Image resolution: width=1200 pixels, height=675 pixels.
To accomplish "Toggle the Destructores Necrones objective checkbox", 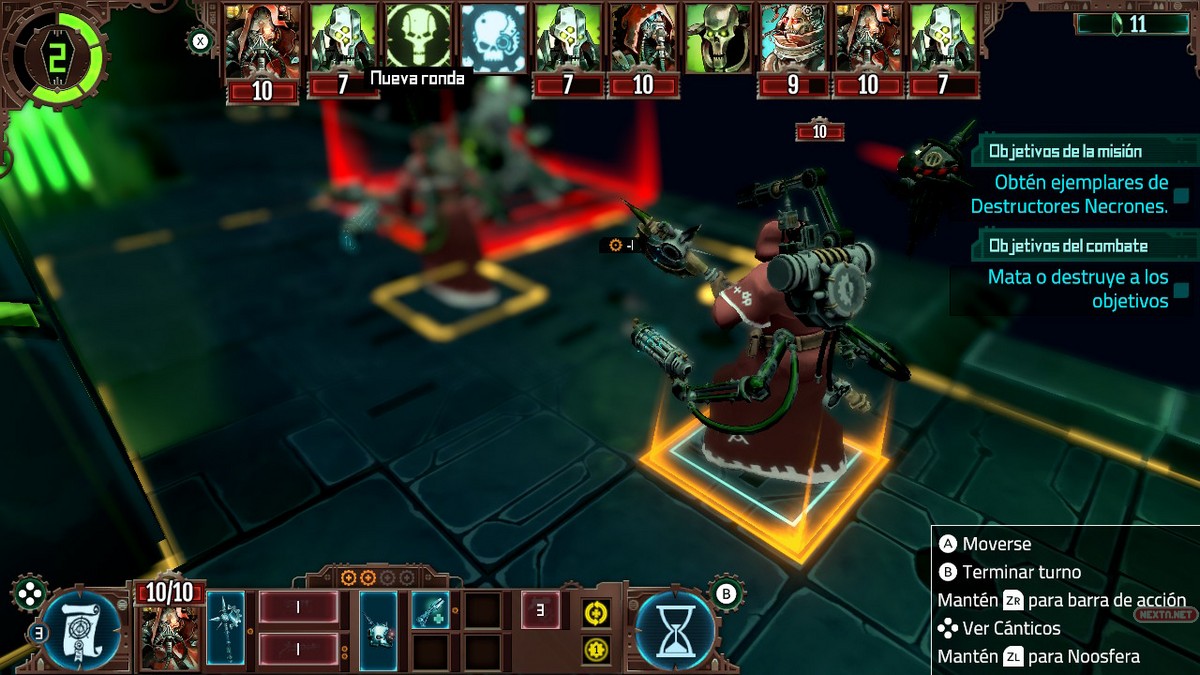I will pyautogui.click(x=1181, y=195).
